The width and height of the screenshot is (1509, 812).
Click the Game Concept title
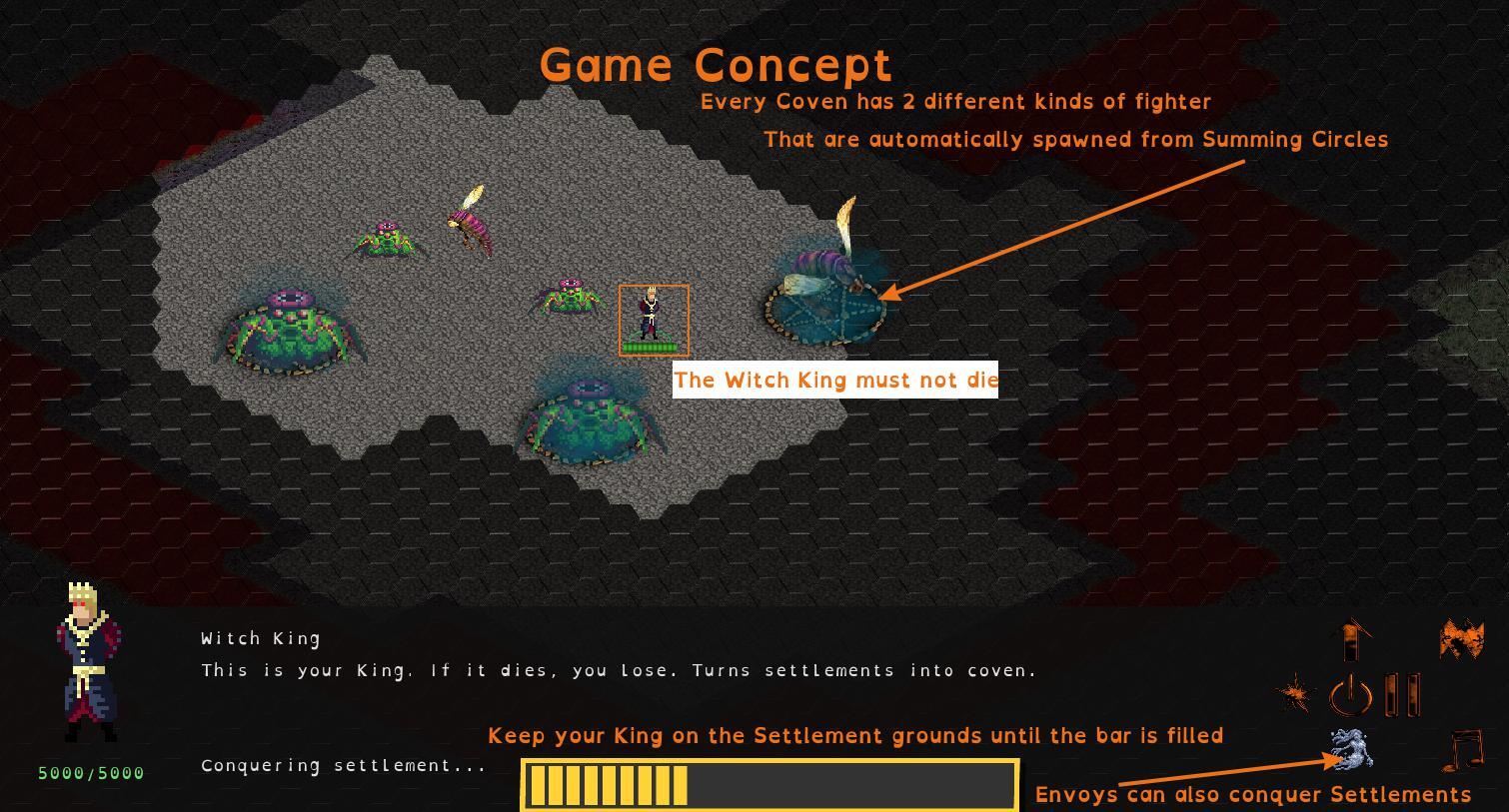716,64
